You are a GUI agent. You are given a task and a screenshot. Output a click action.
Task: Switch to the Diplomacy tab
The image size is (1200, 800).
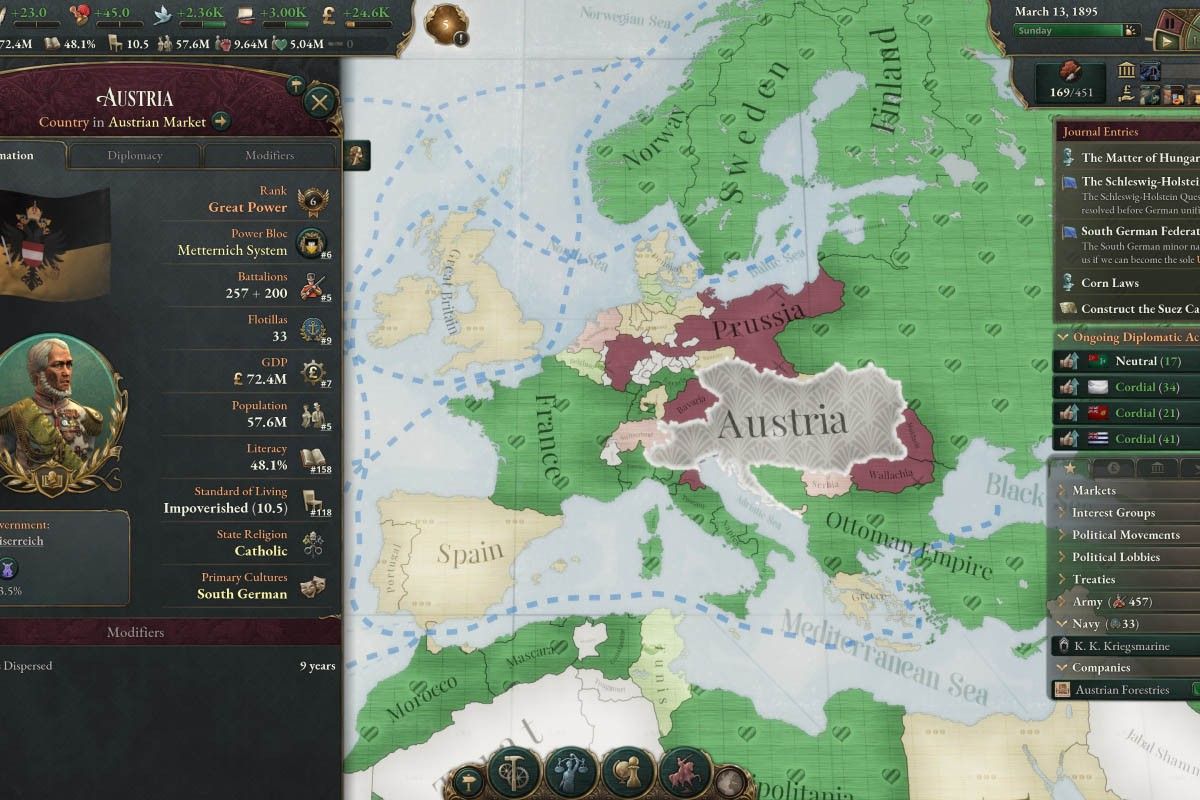pos(135,155)
